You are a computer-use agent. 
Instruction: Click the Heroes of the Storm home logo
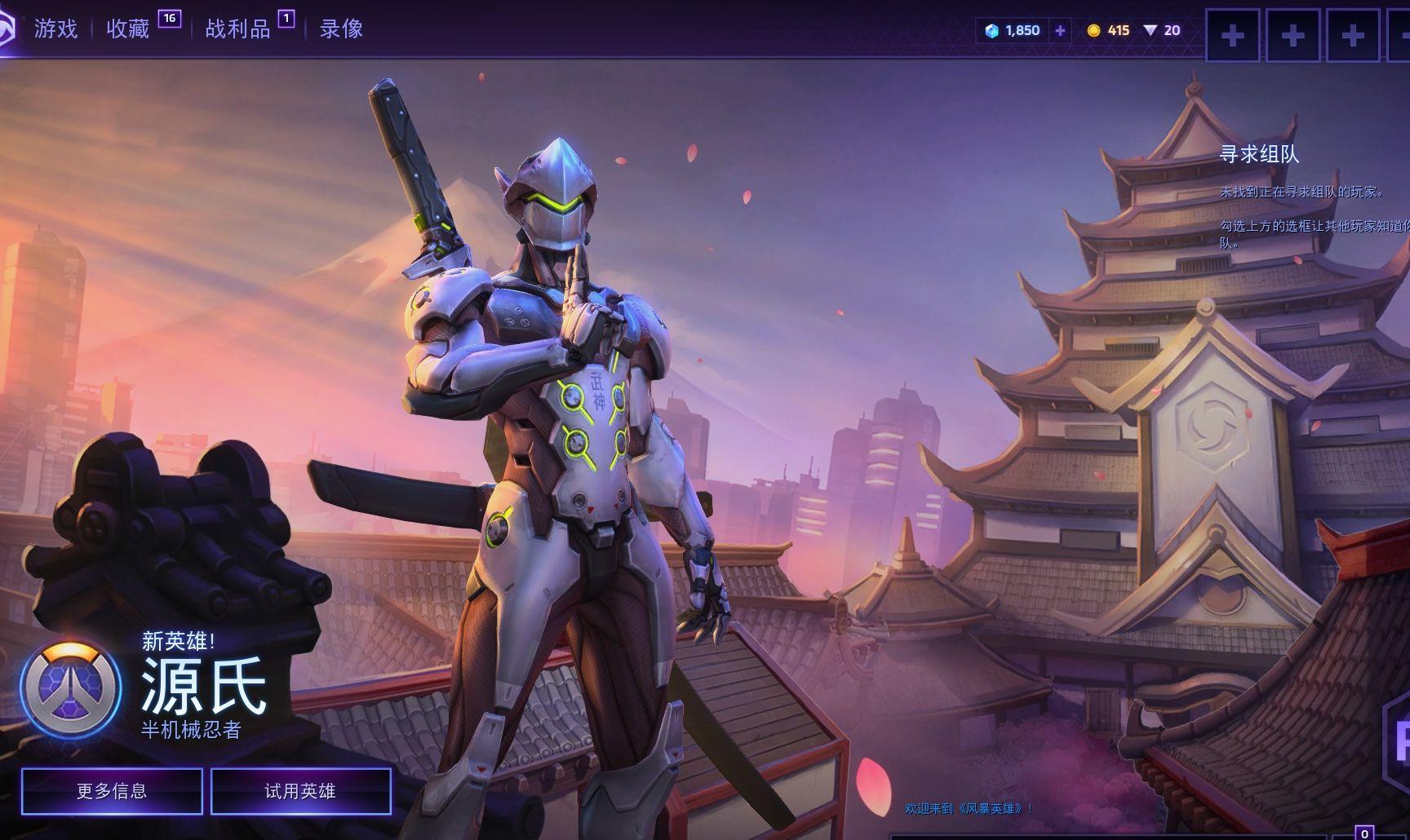[7, 31]
